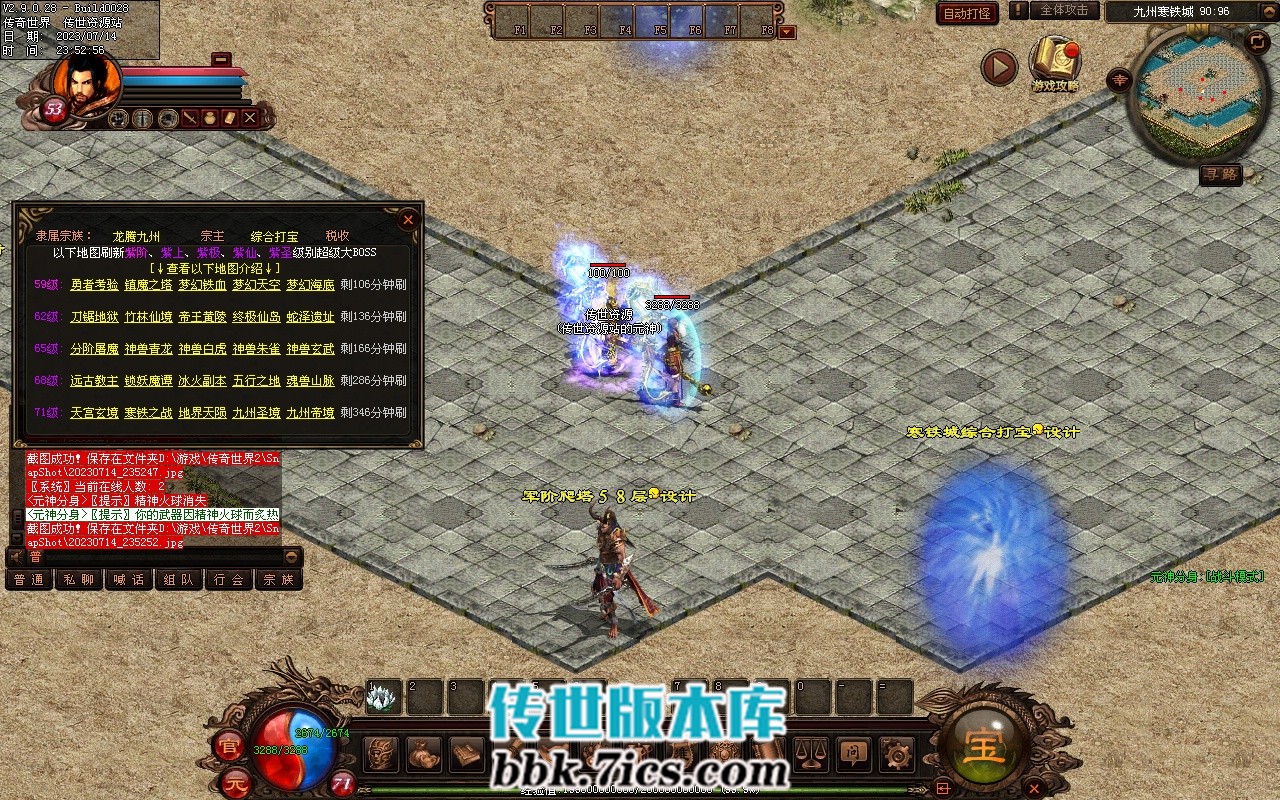1280x800 pixels.
Task: Switch to the 私聊 chat channel
Action: (x=78, y=580)
